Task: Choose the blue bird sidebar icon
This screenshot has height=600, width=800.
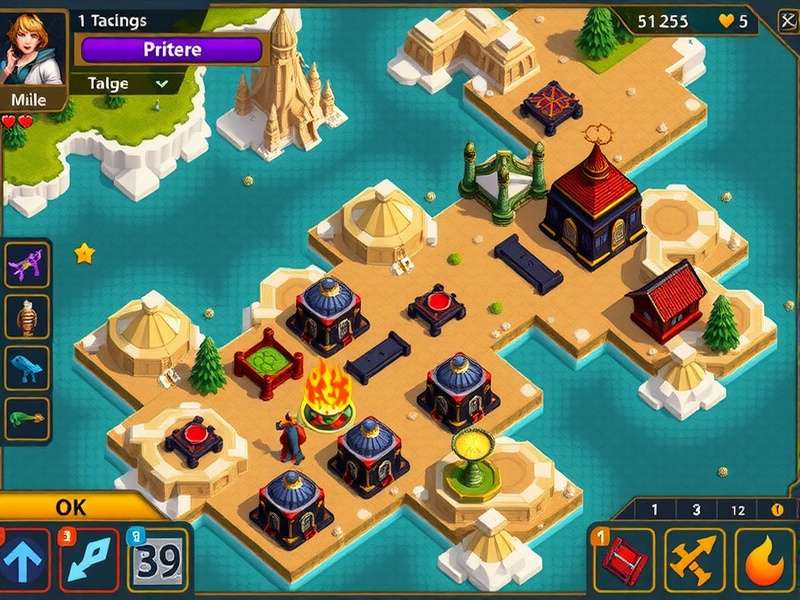Action: click(26, 368)
